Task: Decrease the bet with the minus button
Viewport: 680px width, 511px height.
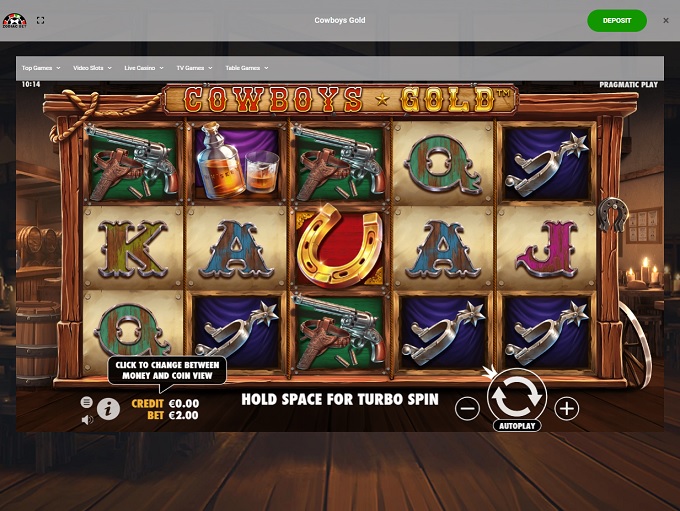Action: tap(467, 408)
